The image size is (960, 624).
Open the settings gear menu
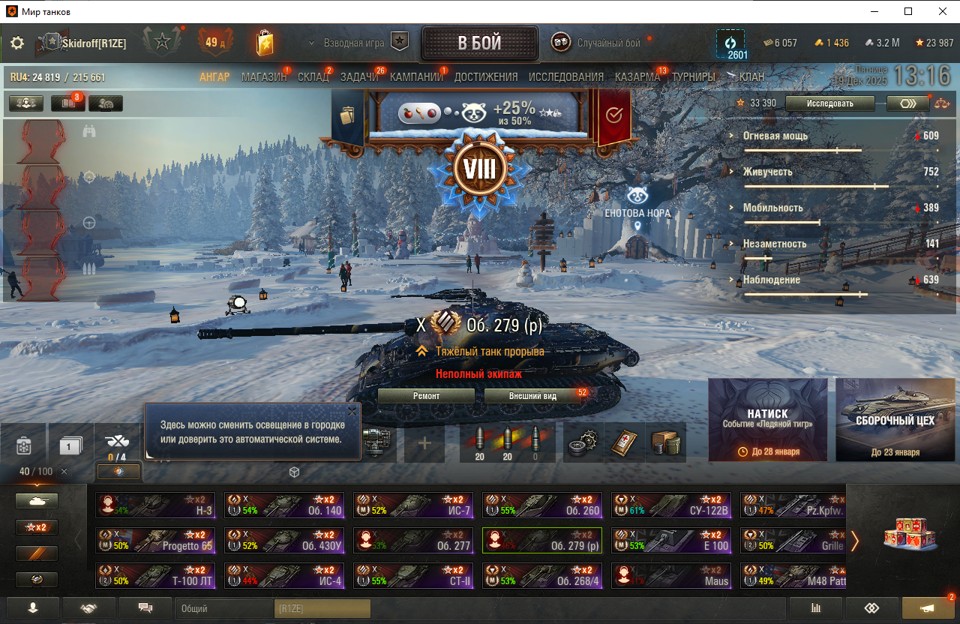[17, 43]
